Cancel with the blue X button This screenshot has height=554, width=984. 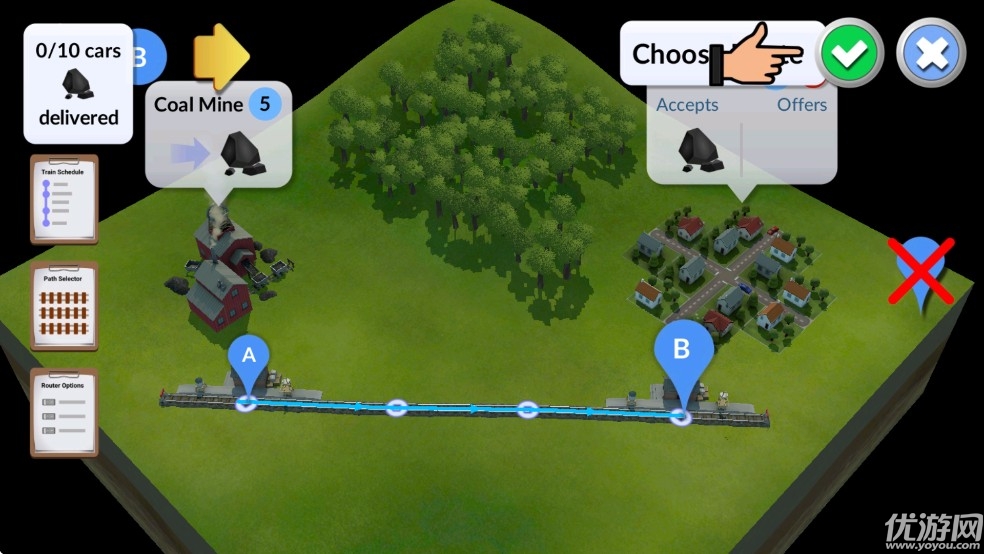click(x=930, y=54)
